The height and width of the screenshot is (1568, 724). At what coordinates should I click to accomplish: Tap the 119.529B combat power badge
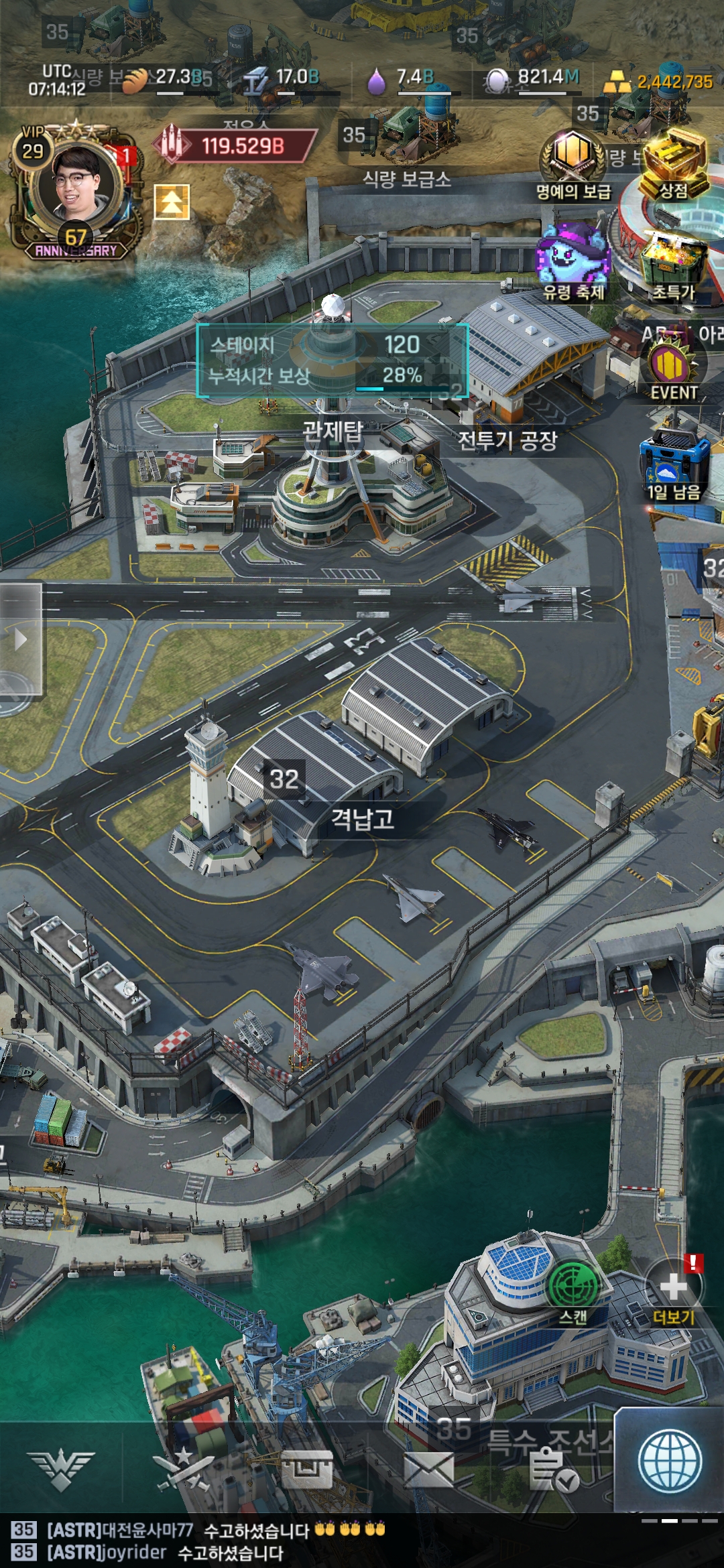235,145
